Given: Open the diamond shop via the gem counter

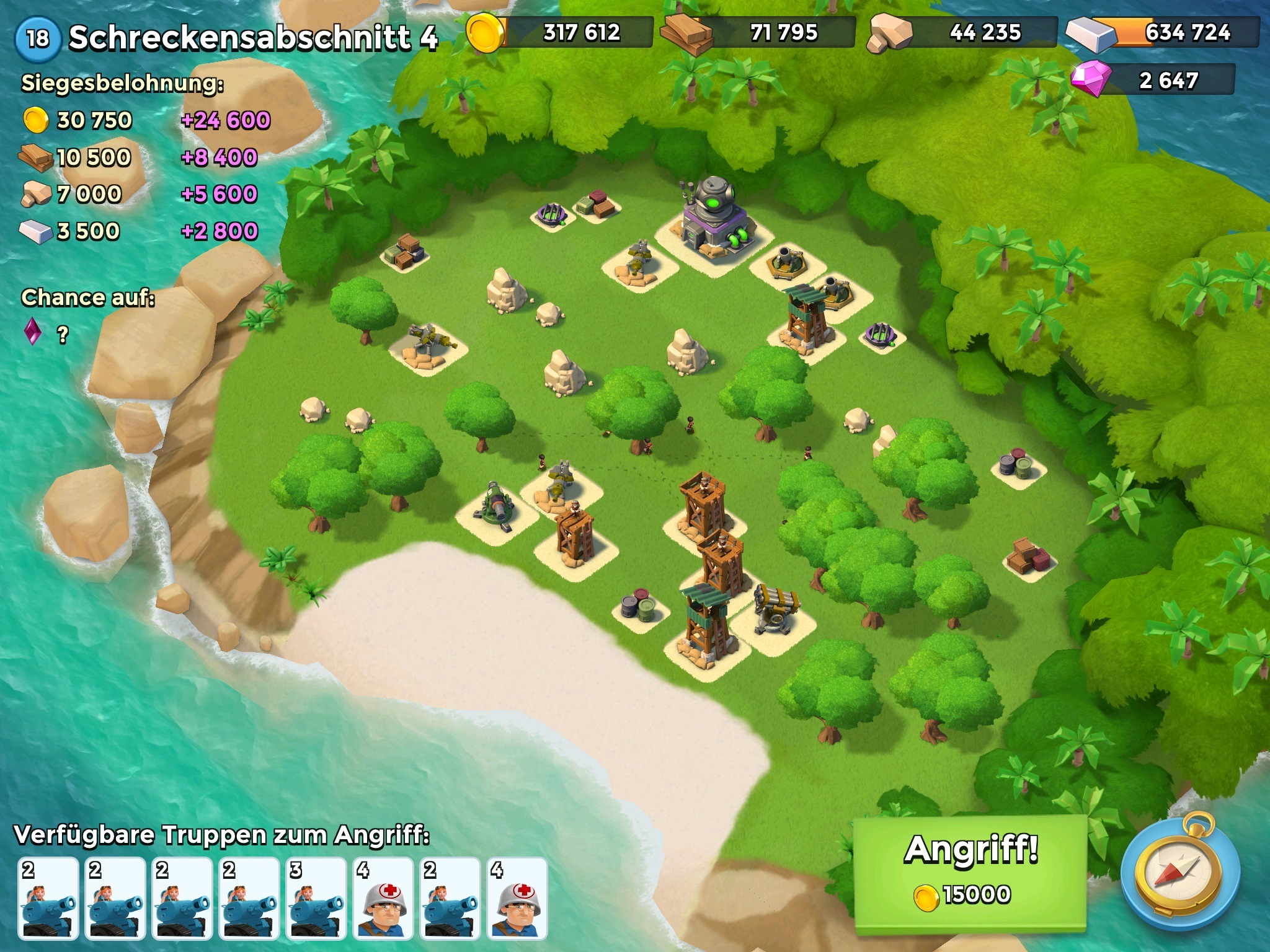Looking at the screenshot, I should [x=1153, y=80].
